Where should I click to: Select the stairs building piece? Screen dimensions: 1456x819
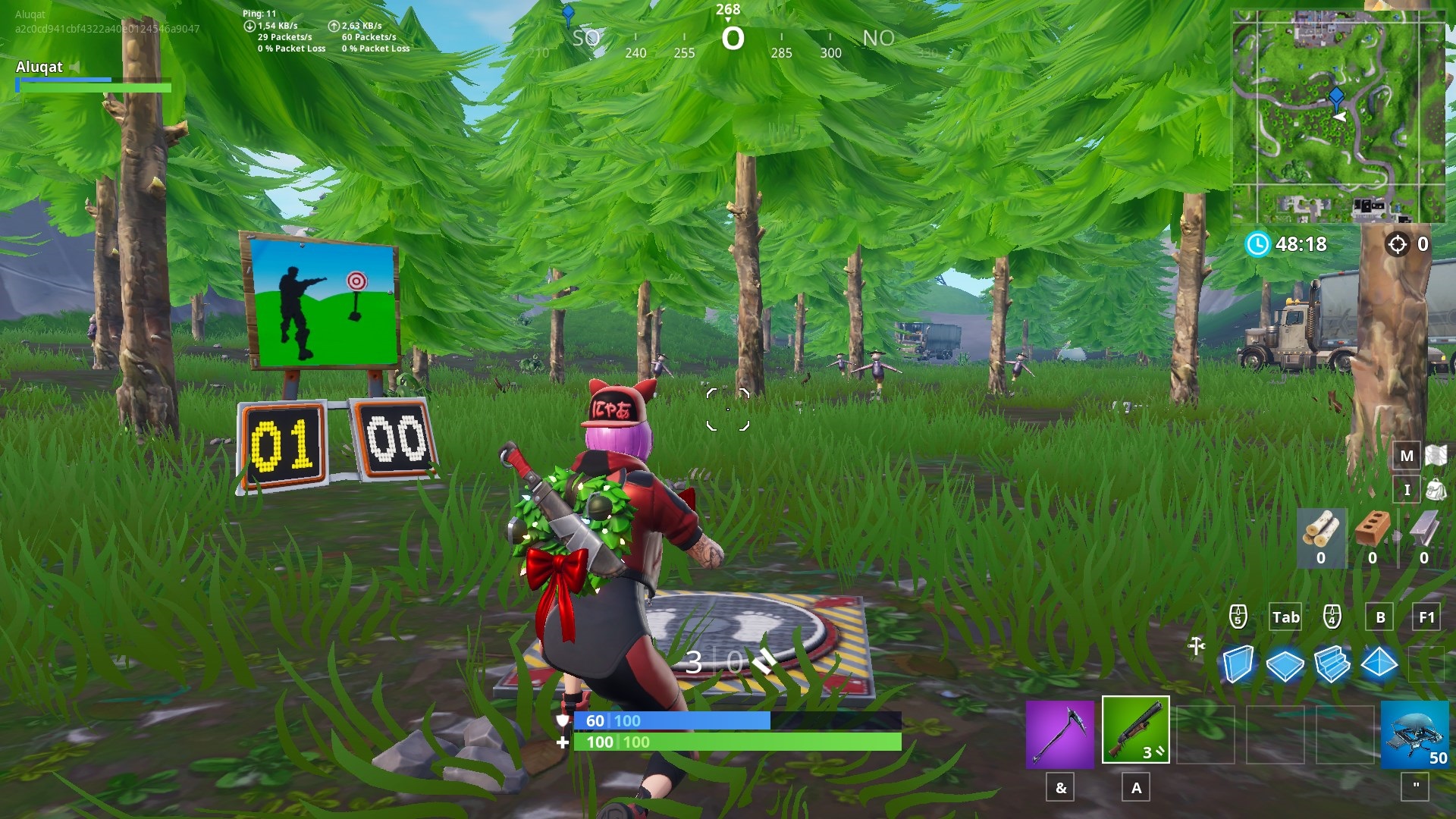tap(1331, 662)
